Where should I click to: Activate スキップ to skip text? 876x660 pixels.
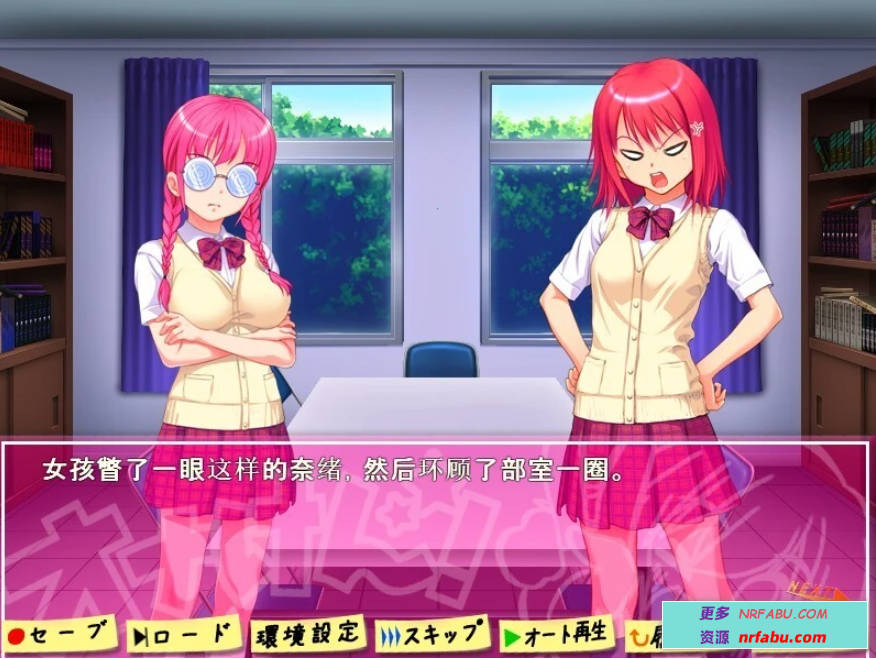433,633
